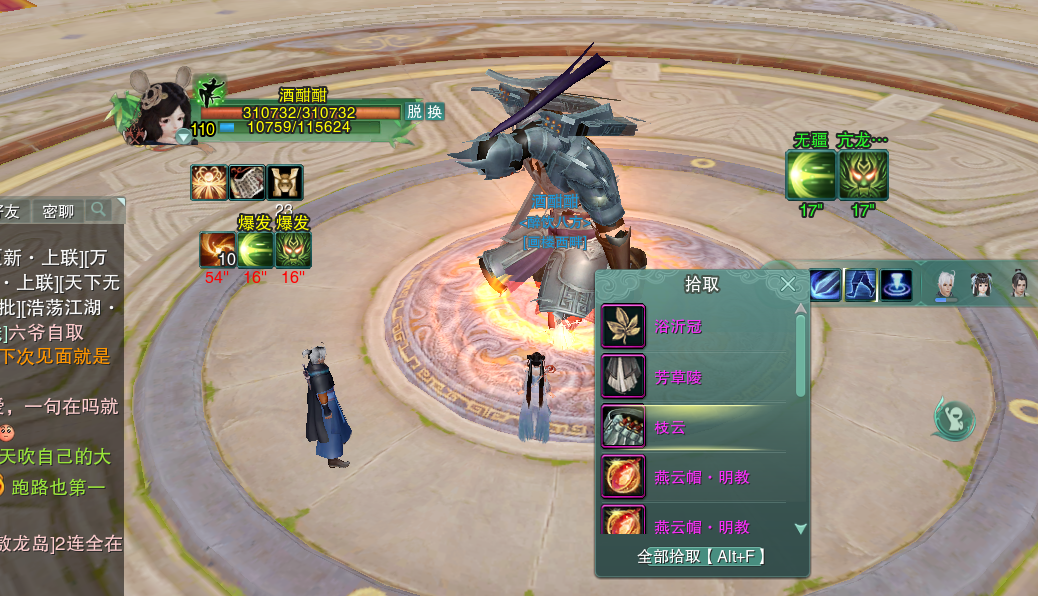Open the chat search magnifier

(x=98, y=210)
